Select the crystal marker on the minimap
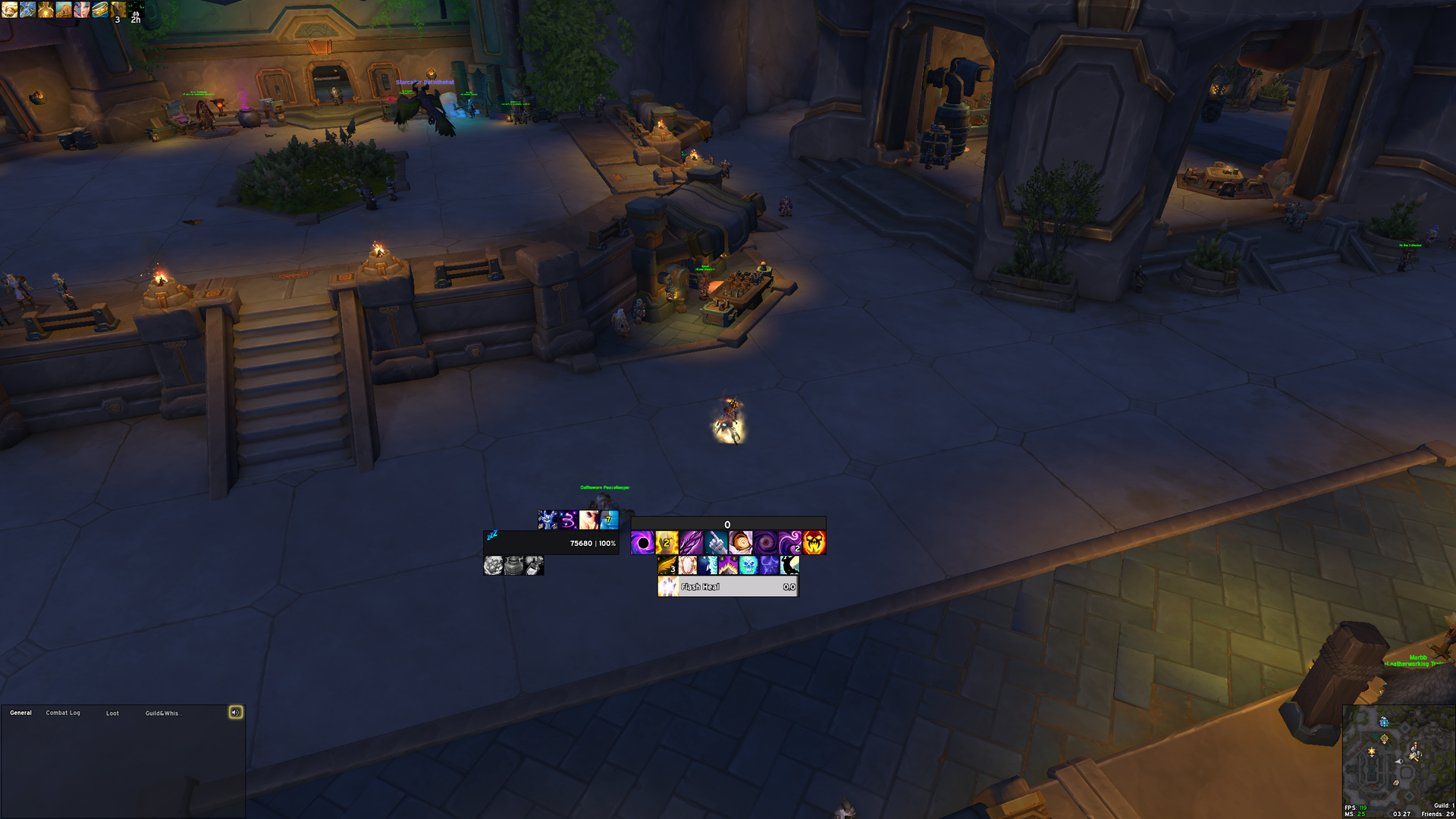The height and width of the screenshot is (819, 1456). click(1384, 721)
